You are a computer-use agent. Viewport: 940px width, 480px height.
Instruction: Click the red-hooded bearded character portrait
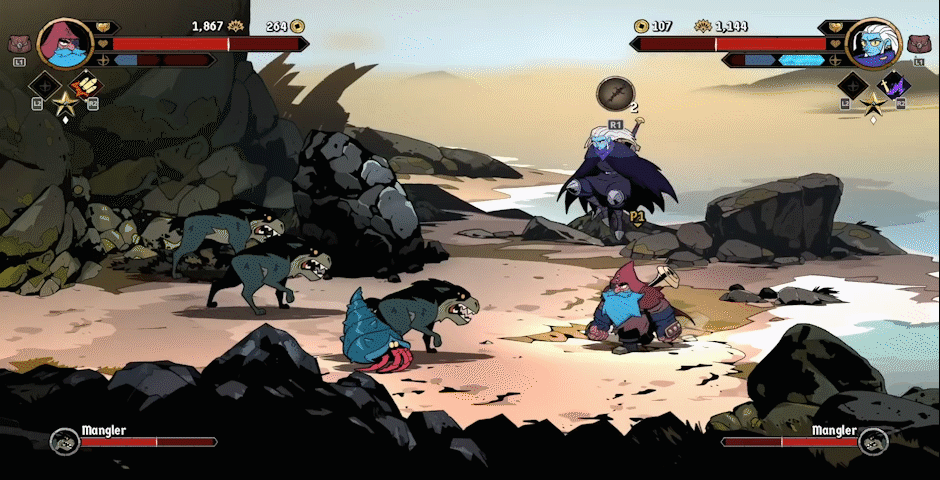tap(65, 42)
